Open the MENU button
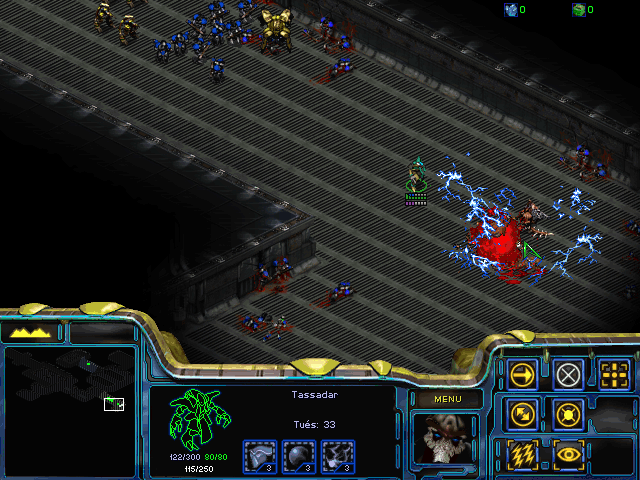This screenshot has height=480, width=640. click(x=446, y=399)
